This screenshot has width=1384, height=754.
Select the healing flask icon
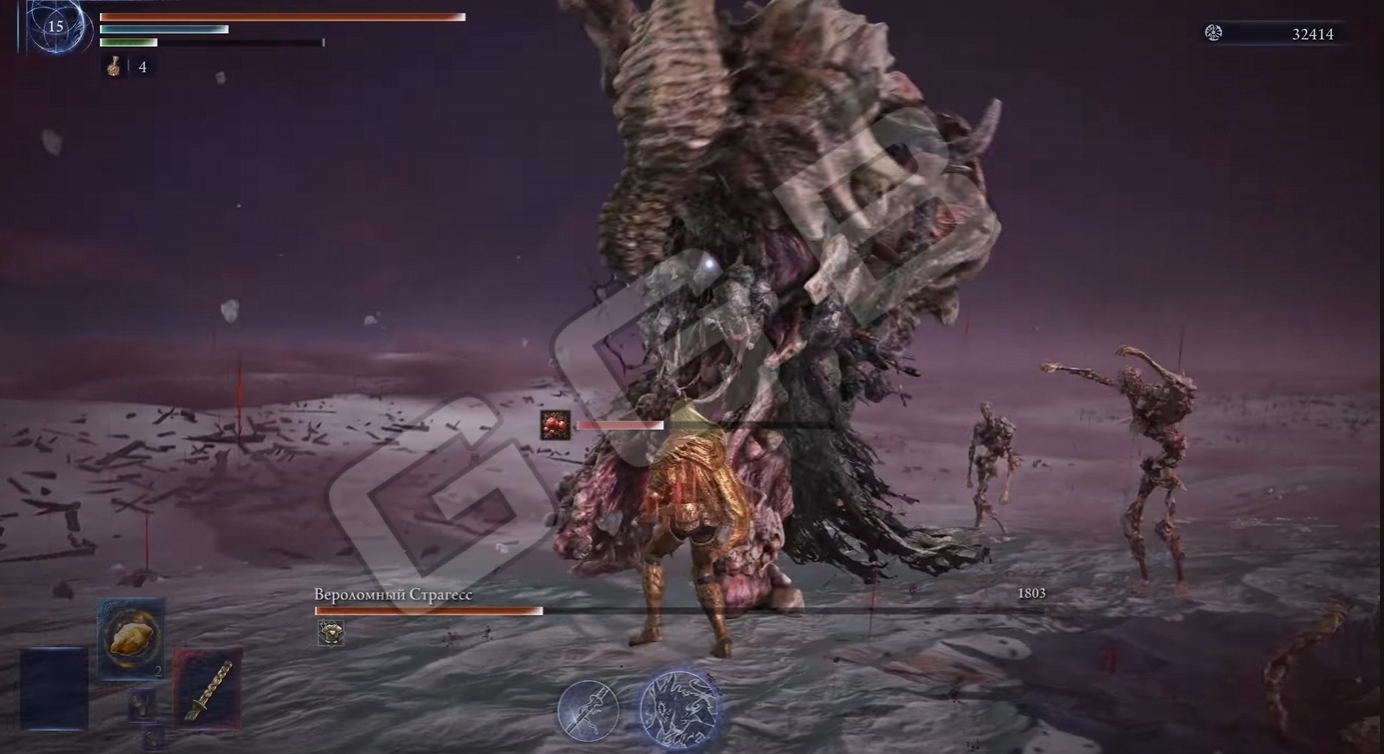click(115, 66)
